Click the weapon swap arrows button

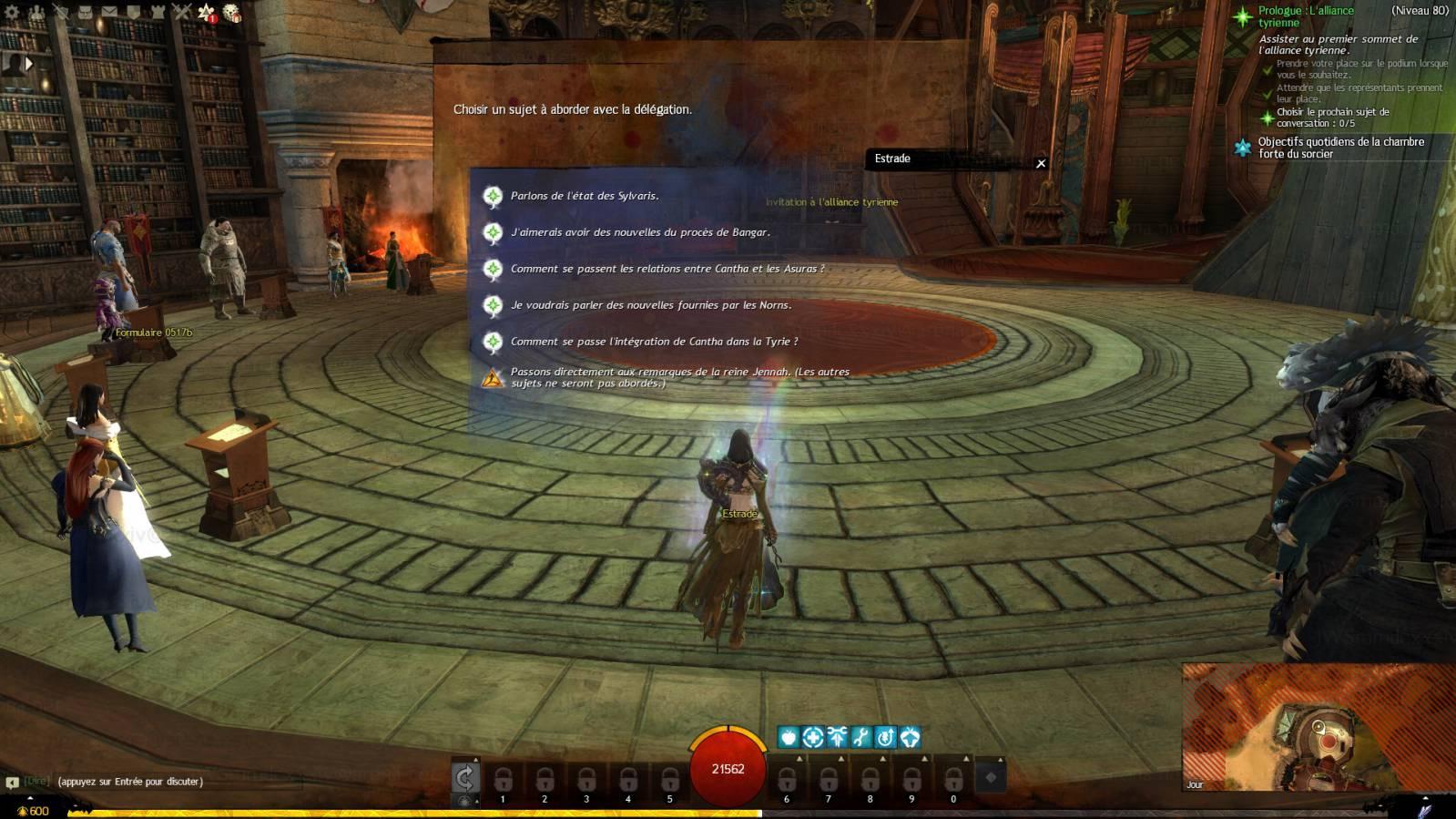click(465, 777)
